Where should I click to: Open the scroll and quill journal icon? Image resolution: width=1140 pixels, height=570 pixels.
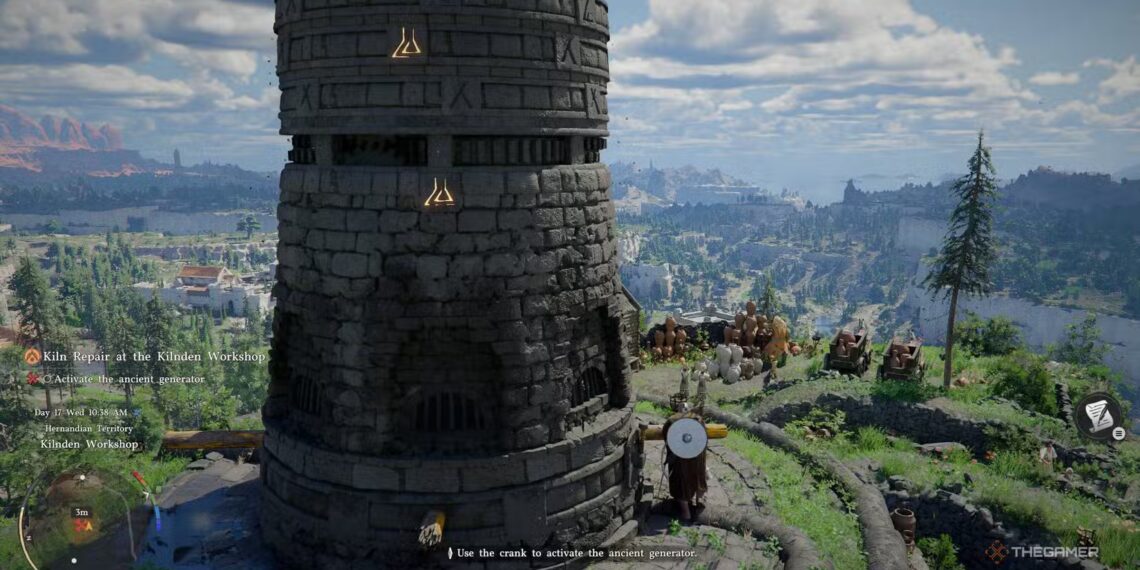pos(1098,415)
